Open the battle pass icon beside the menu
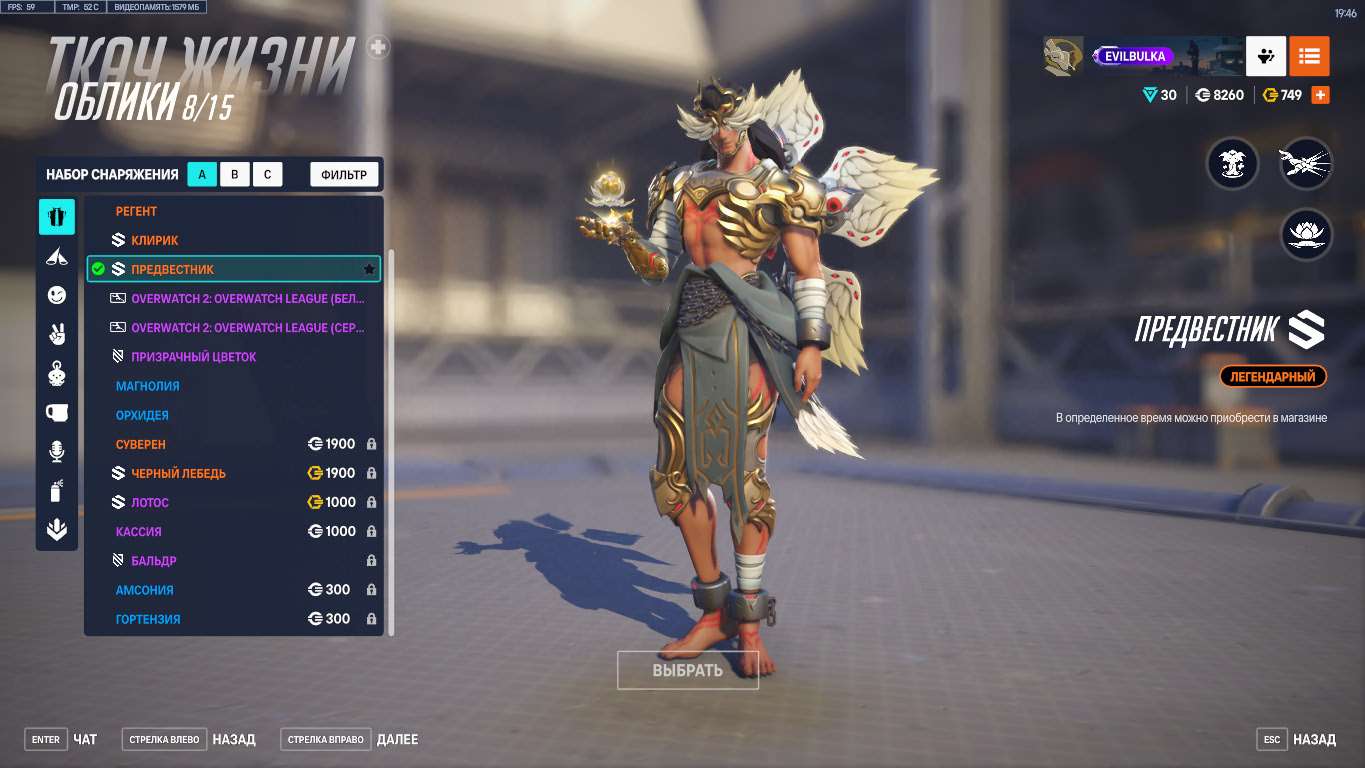 point(1265,56)
